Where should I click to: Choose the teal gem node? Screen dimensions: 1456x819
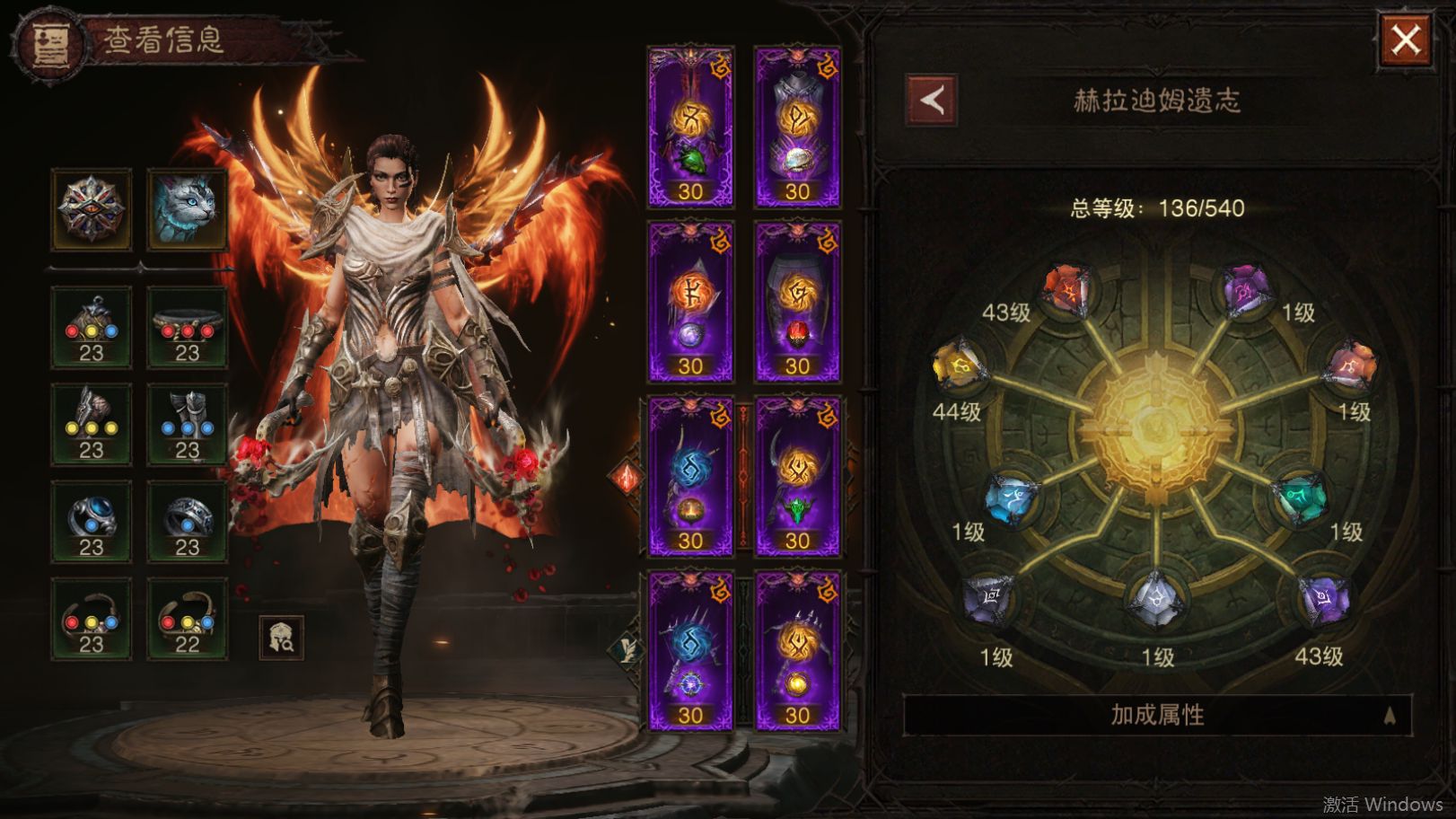(x=1301, y=498)
